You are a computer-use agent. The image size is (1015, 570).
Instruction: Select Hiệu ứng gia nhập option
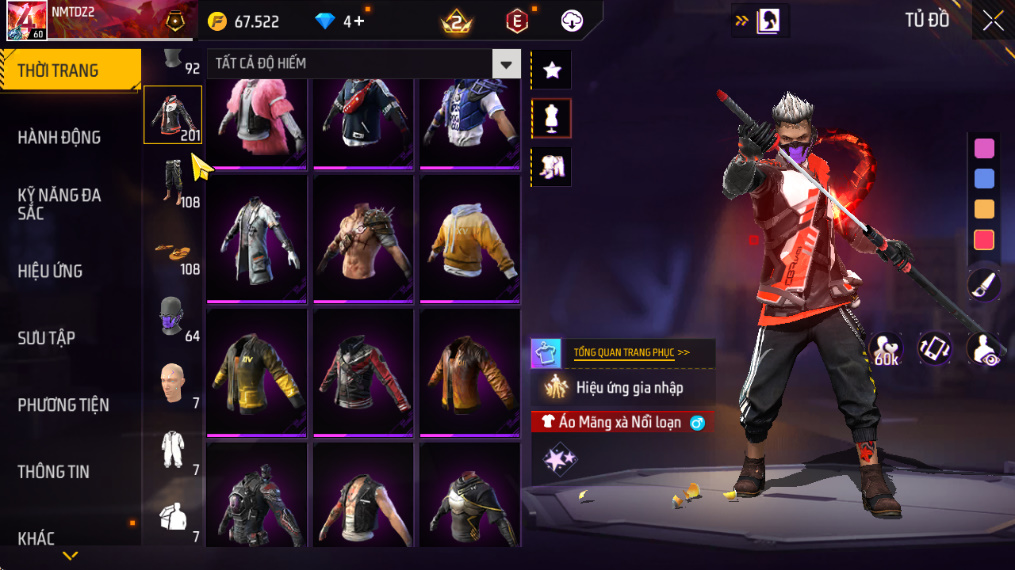coord(630,387)
